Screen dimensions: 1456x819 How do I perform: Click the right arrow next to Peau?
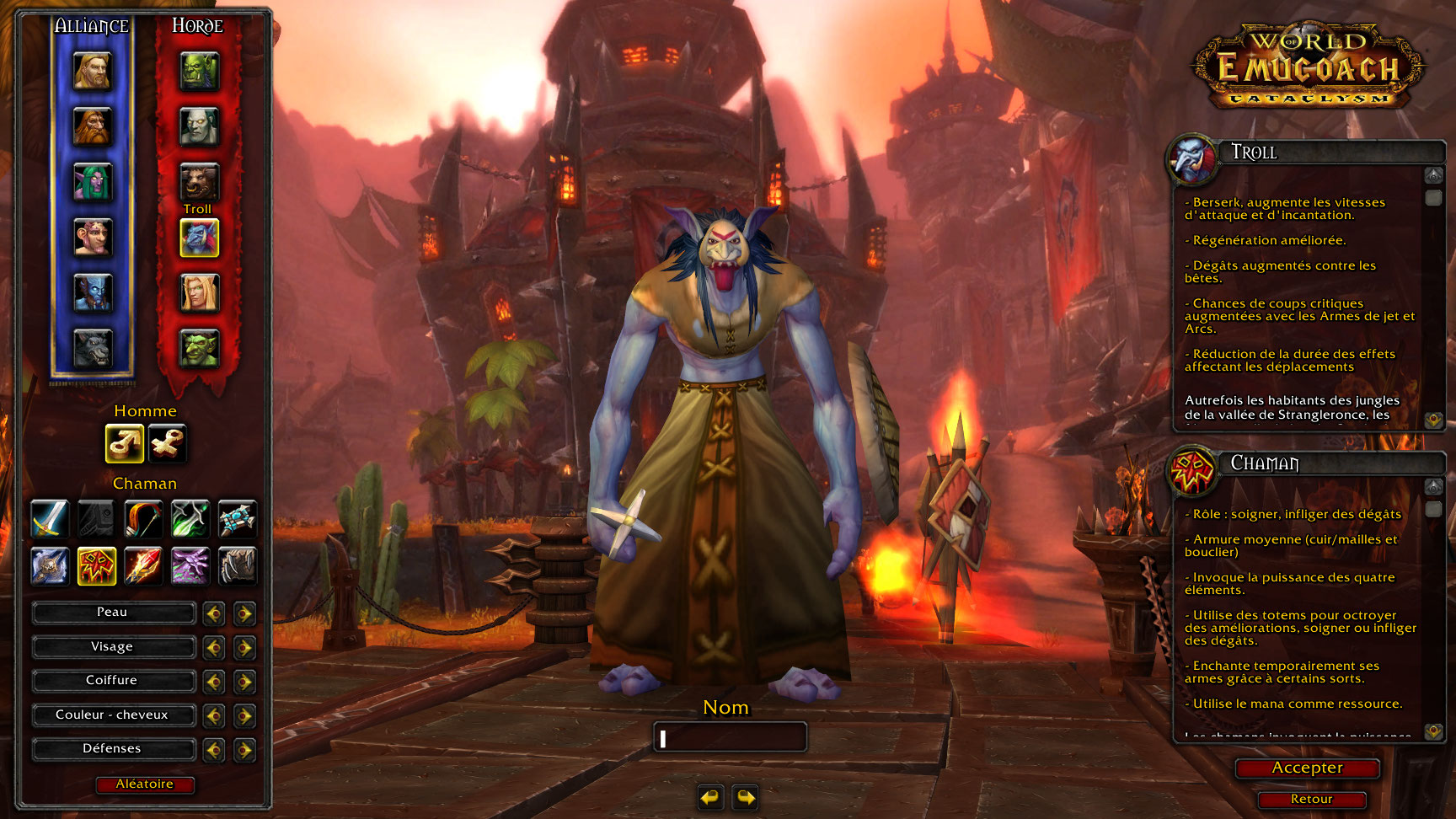click(244, 613)
